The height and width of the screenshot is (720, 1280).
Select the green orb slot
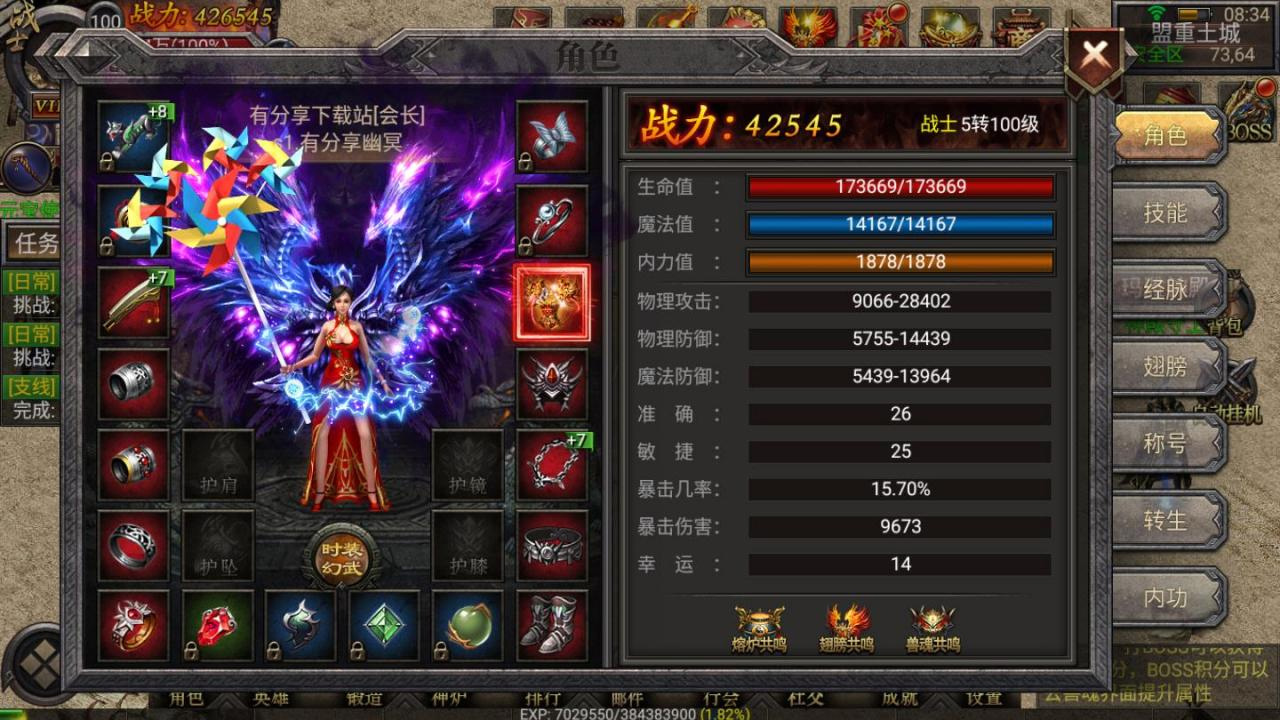point(468,625)
